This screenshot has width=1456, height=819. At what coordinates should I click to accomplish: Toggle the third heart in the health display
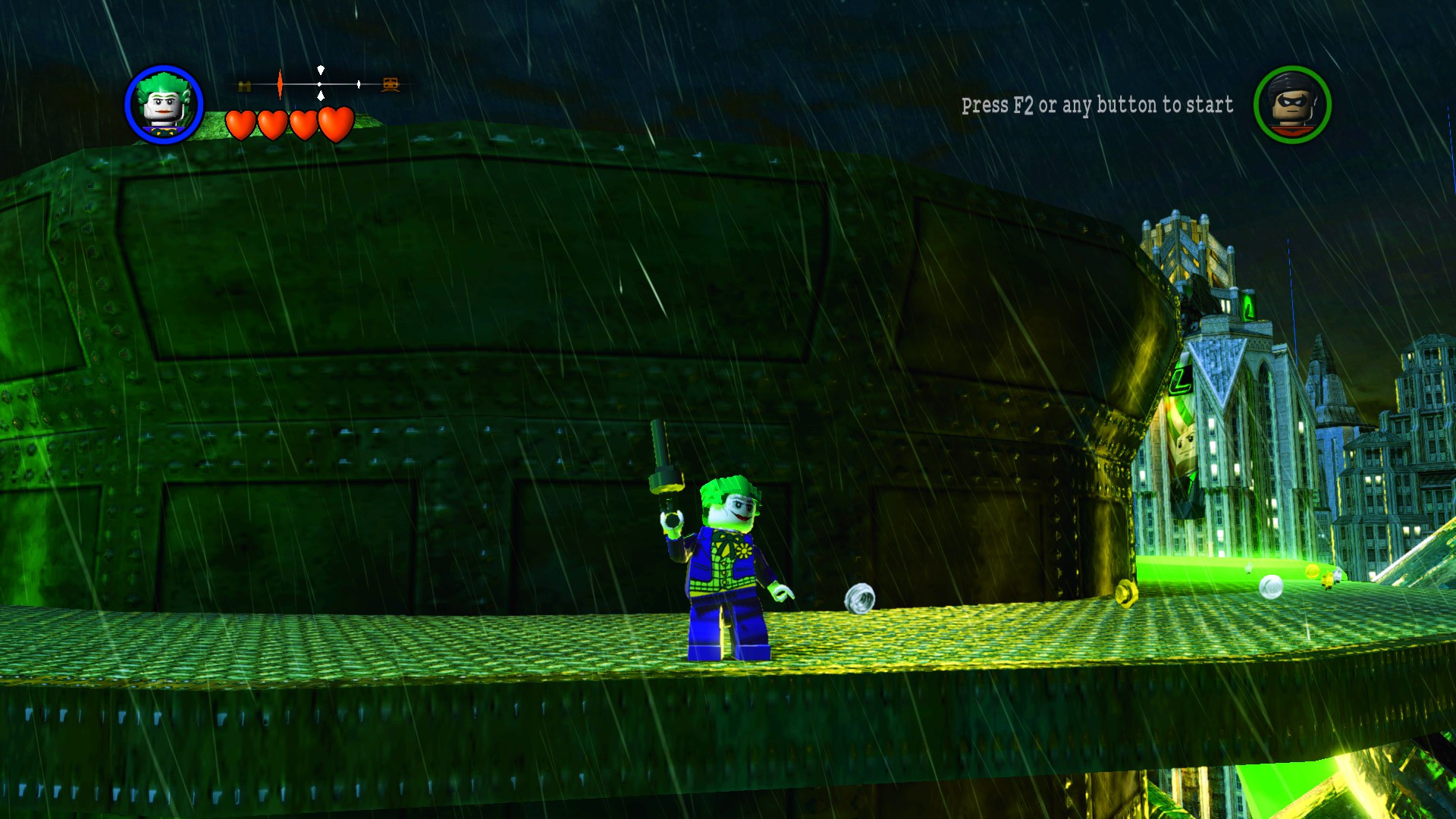point(303,123)
